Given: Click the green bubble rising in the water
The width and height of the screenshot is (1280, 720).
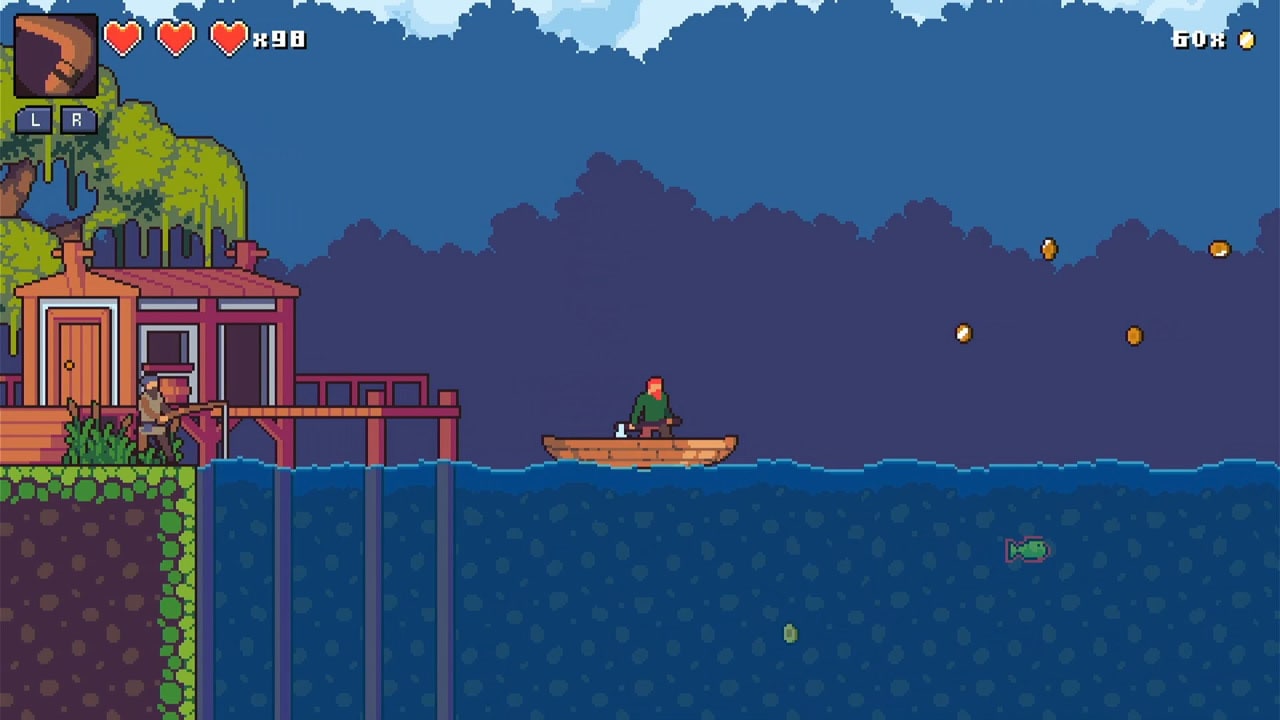Looking at the screenshot, I should point(789,632).
